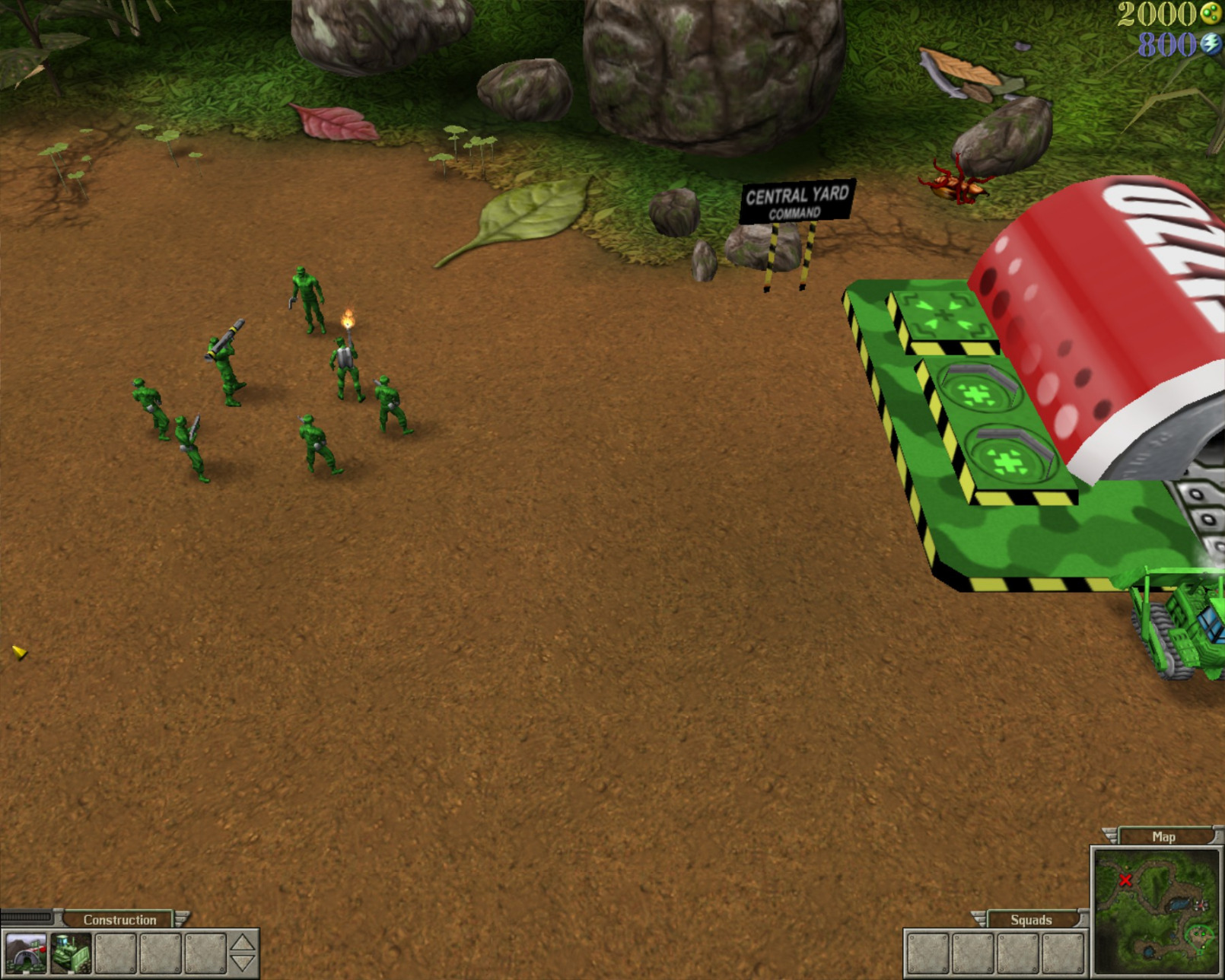Click the red X marker on minimap
This screenshot has width=1225, height=980.
click(x=1125, y=880)
